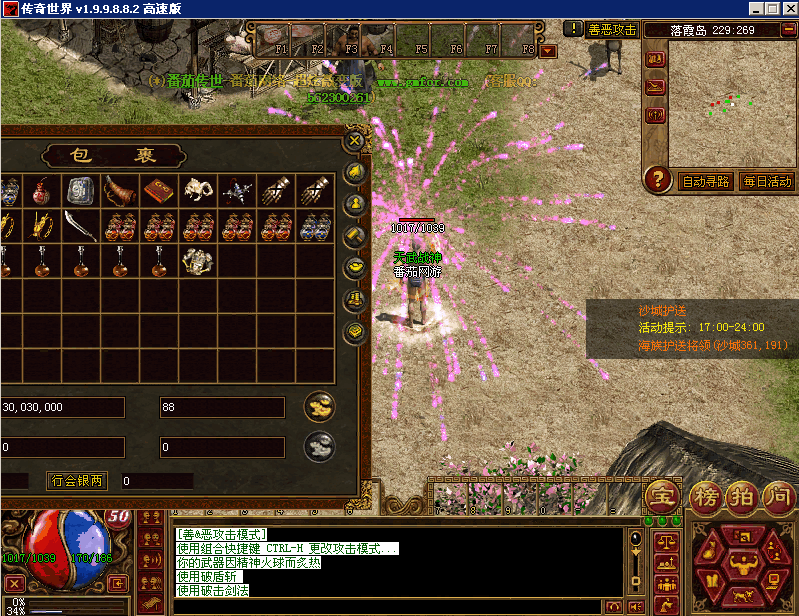This screenshot has height=616, width=799.
Task: Click the hammer button beside the bag
Action: (354, 236)
